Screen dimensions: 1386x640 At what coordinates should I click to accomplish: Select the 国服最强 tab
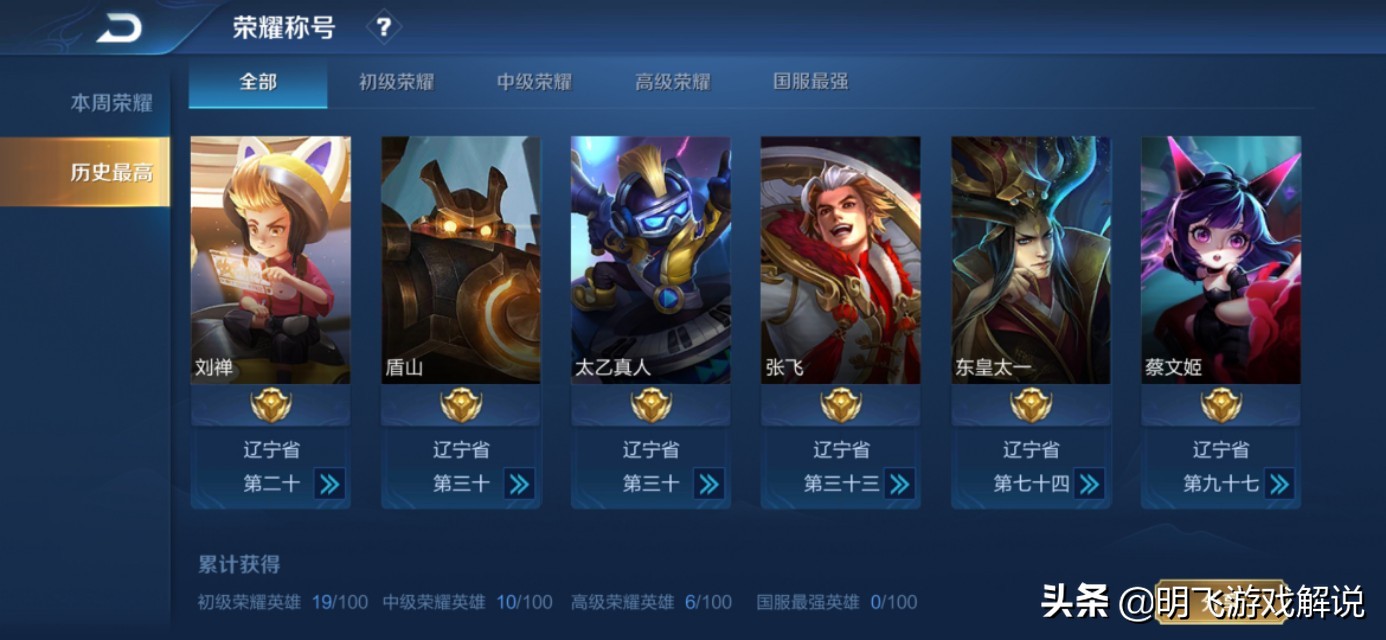tap(810, 82)
